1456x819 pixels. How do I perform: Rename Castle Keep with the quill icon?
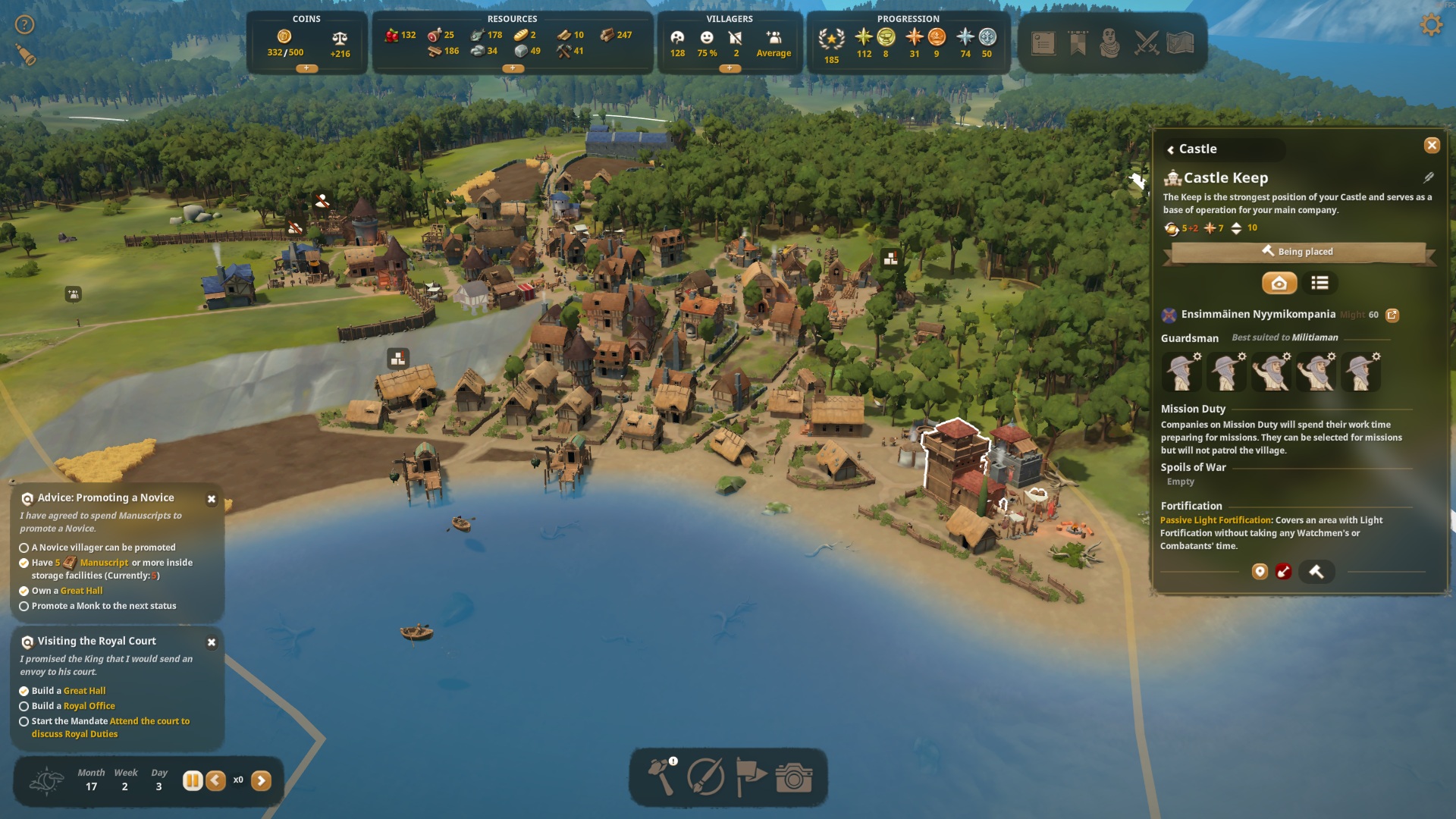coord(1429,177)
